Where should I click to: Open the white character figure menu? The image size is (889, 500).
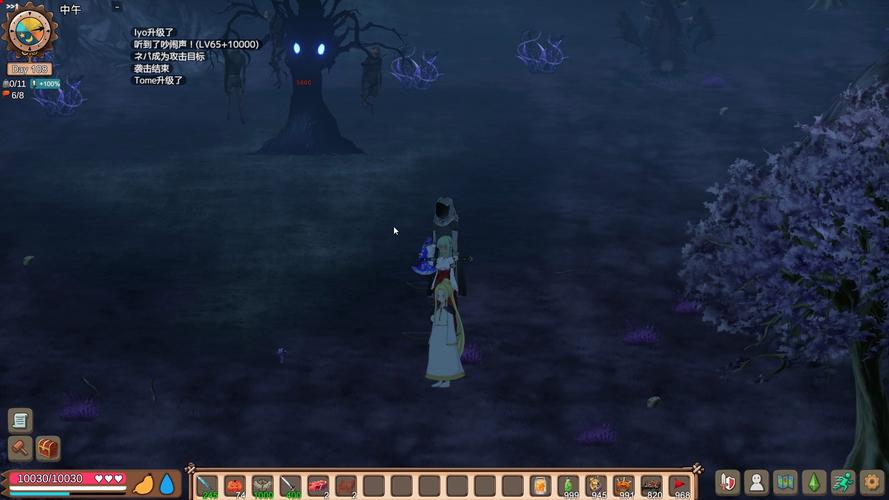tap(757, 482)
